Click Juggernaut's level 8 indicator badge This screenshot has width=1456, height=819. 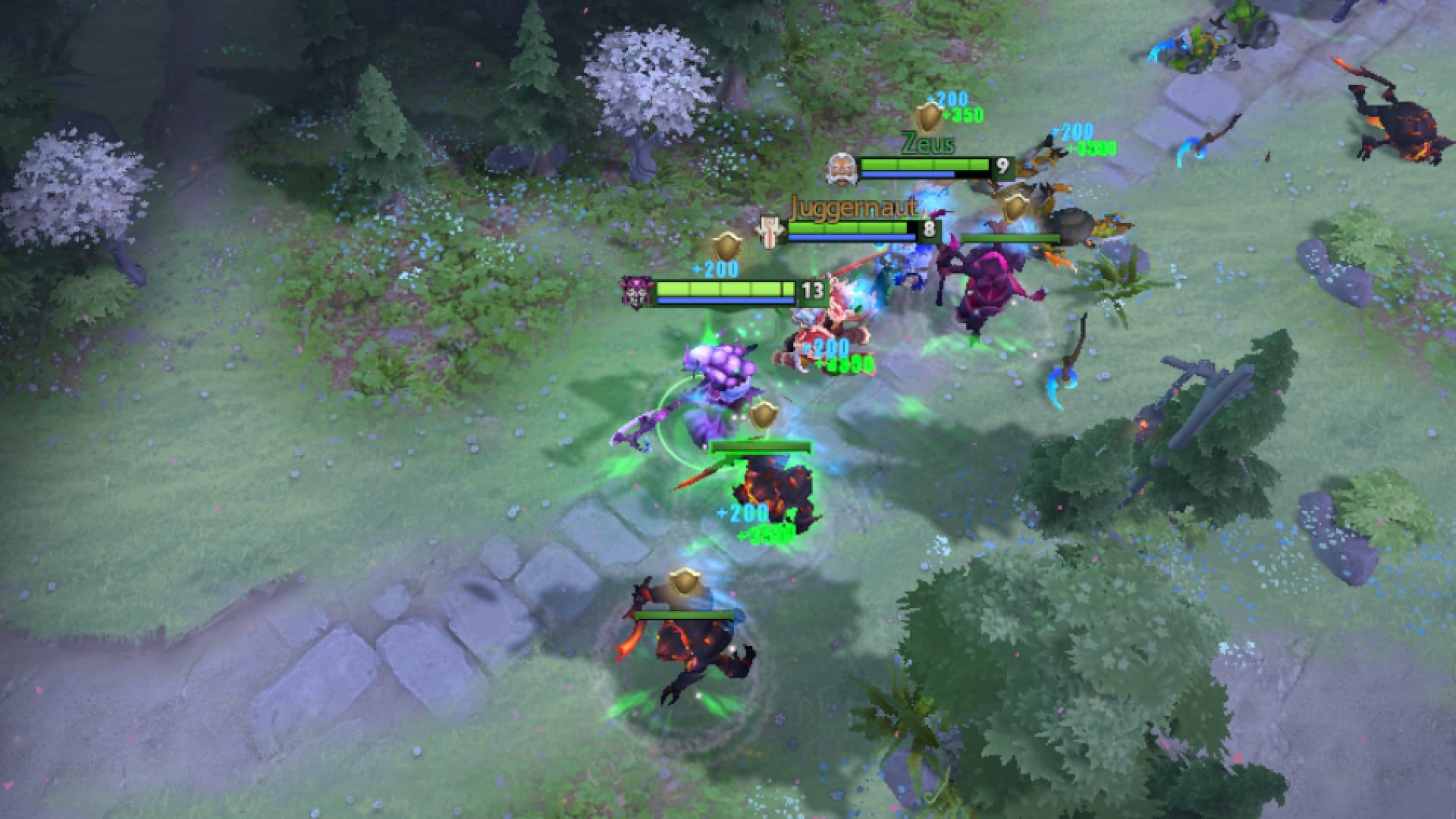(930, 230)
